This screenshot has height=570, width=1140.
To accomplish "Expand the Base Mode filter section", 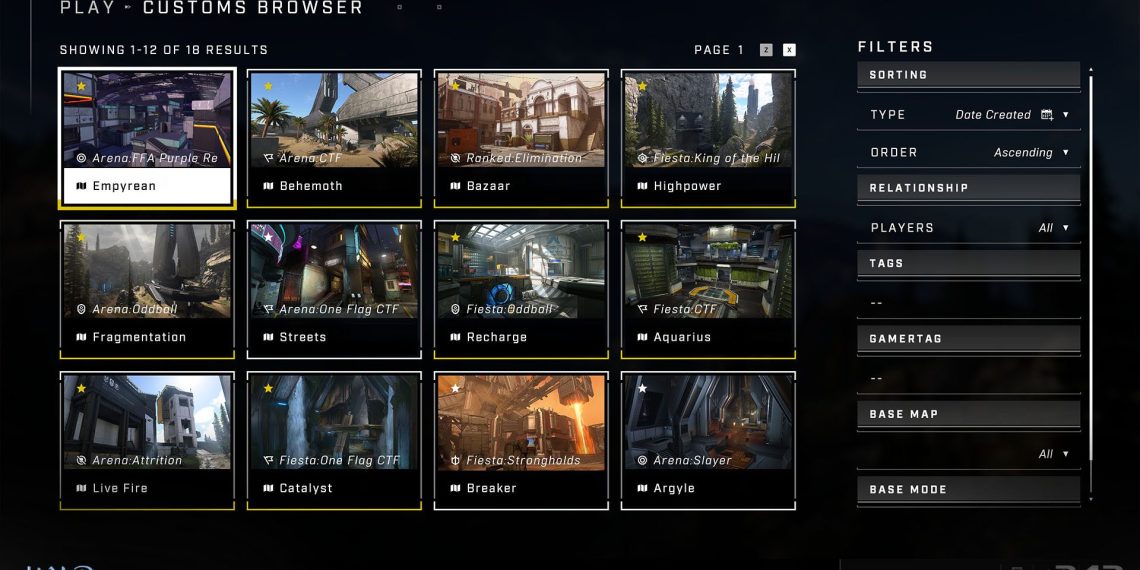I will 968,490.
